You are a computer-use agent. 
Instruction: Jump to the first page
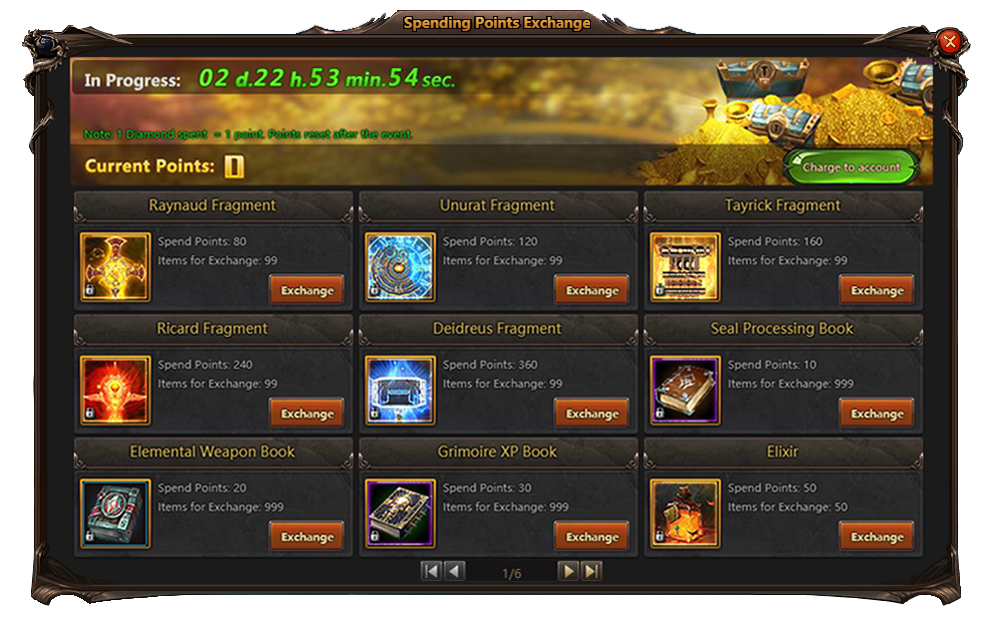[431, 571]
